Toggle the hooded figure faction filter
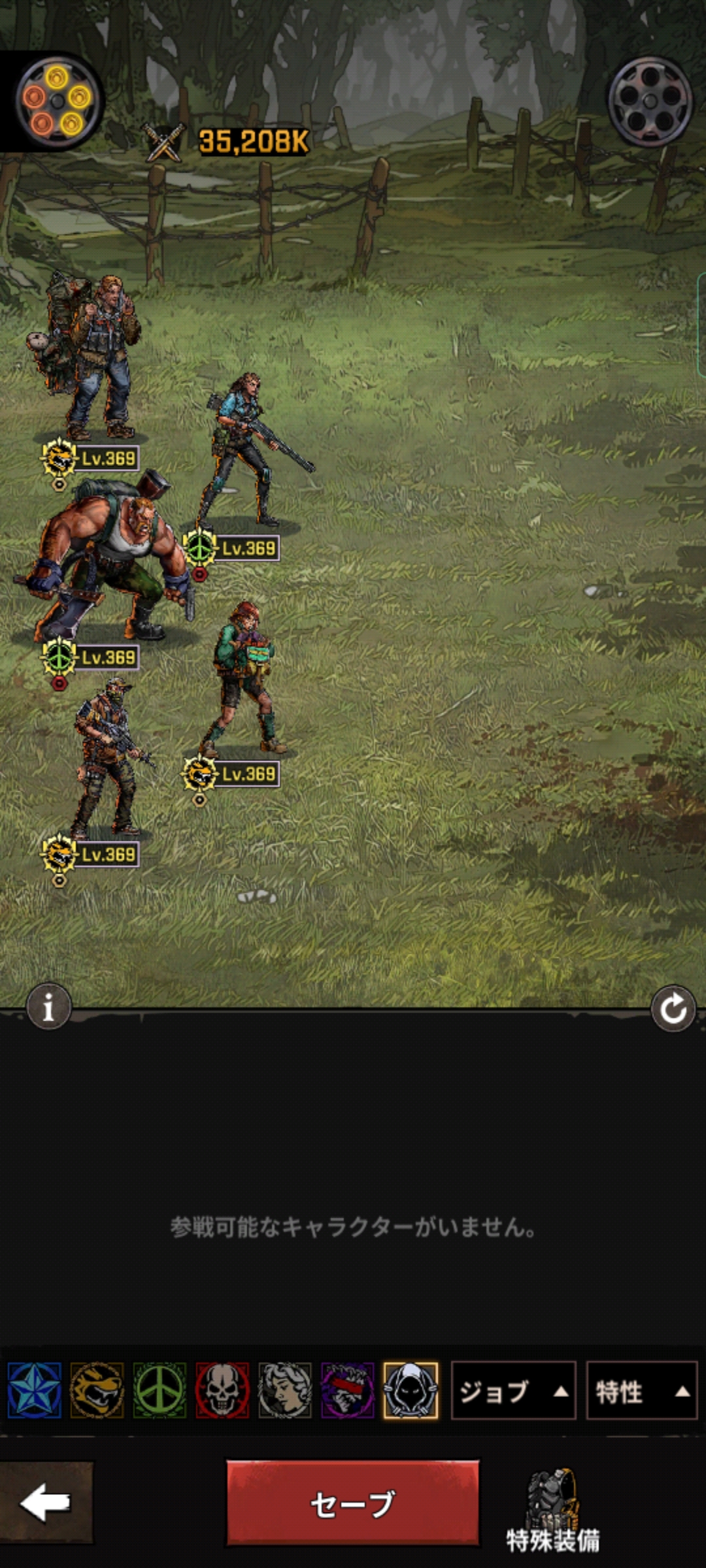This screenshot has height=1568, width=706. click(x=411, y=1390)
